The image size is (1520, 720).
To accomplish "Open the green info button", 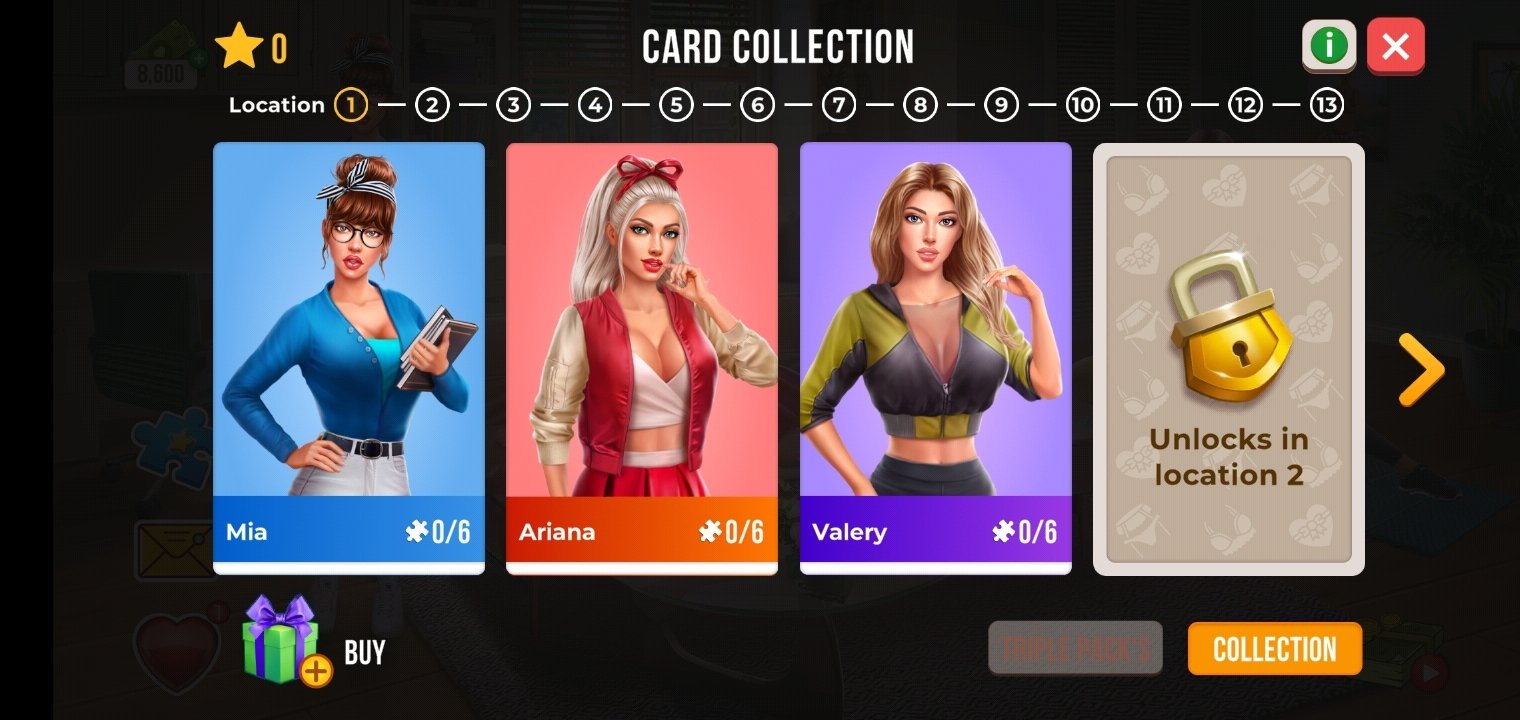I will coord(1329,46).
